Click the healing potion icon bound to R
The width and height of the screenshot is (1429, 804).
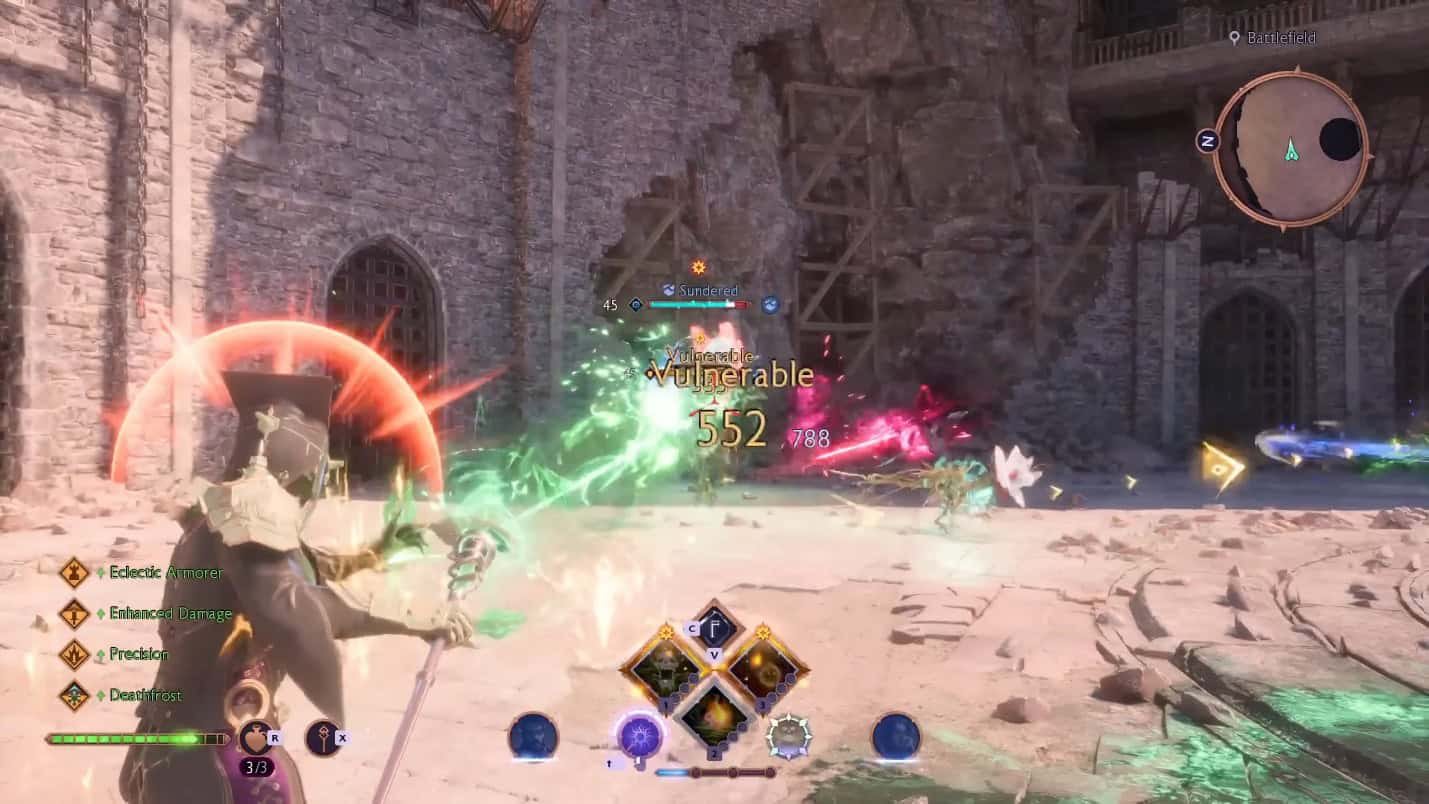point(254,736)
